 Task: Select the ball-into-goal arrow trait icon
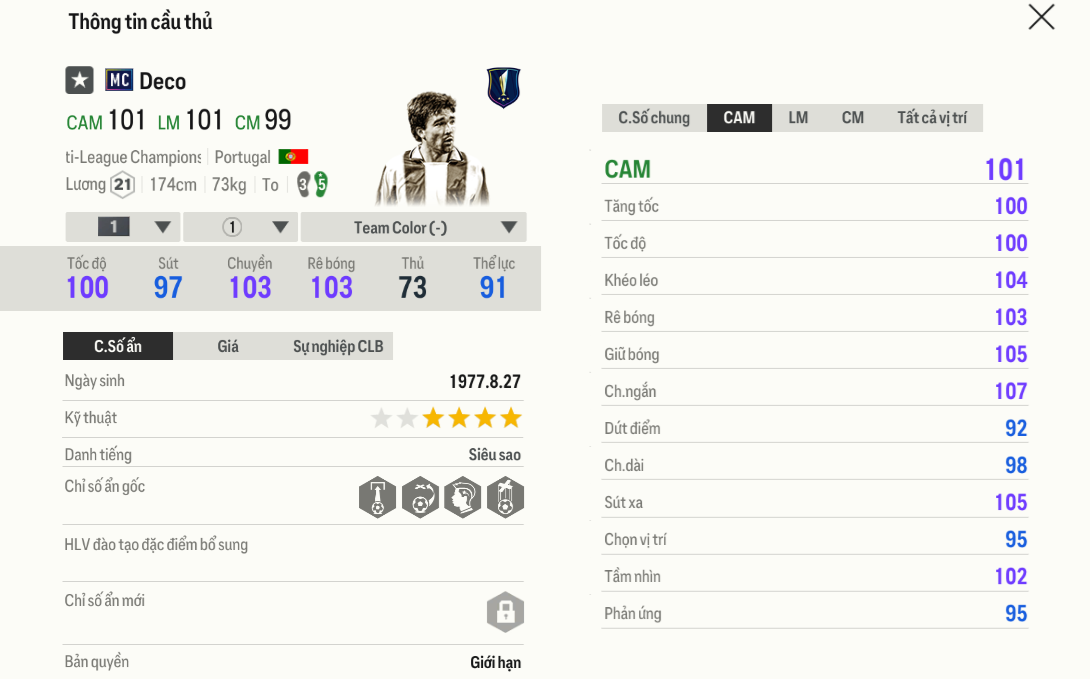click(x=377, y=497)
